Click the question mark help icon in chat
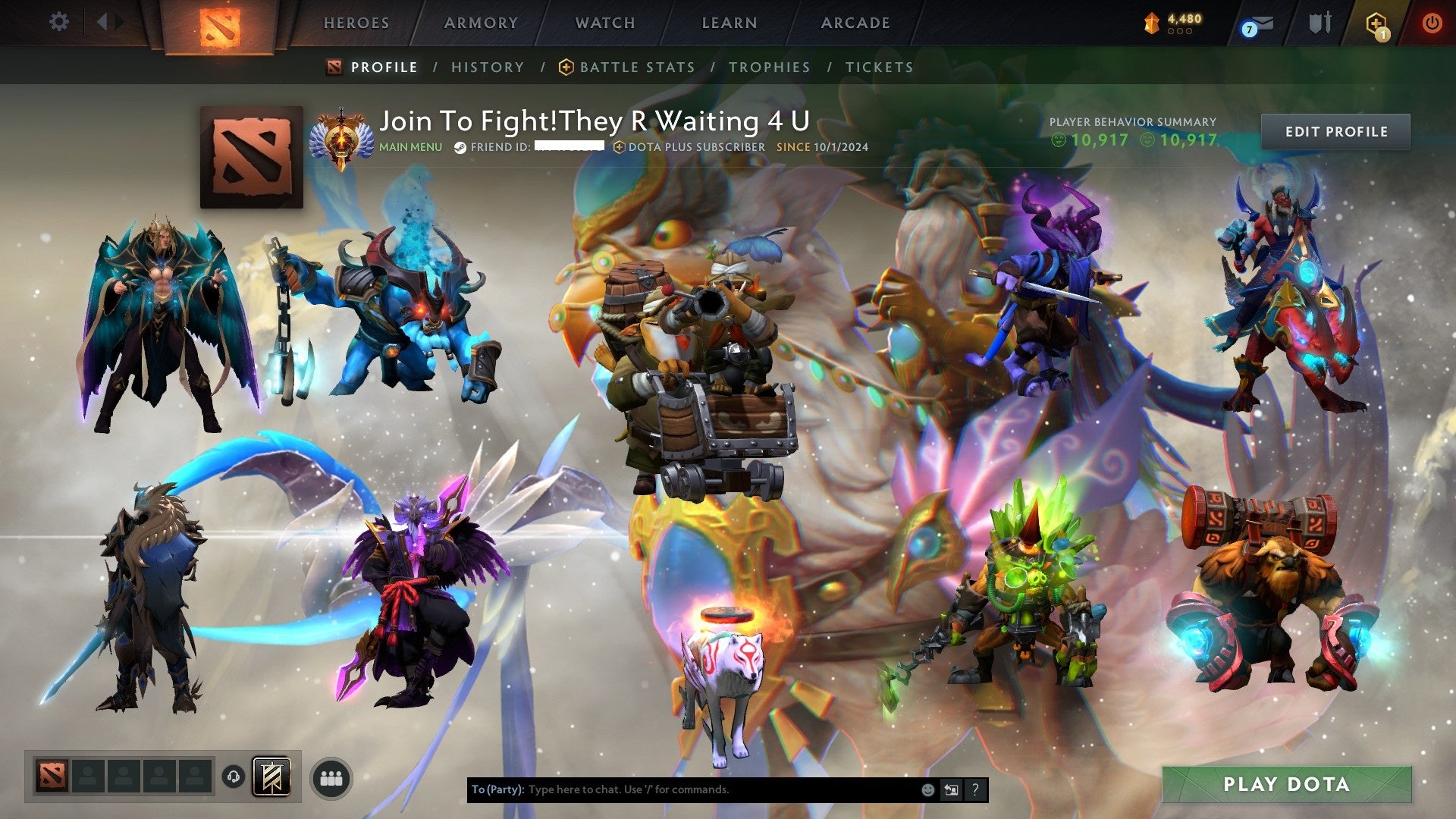Screen dimensions: 1456x819 [974, 789]
